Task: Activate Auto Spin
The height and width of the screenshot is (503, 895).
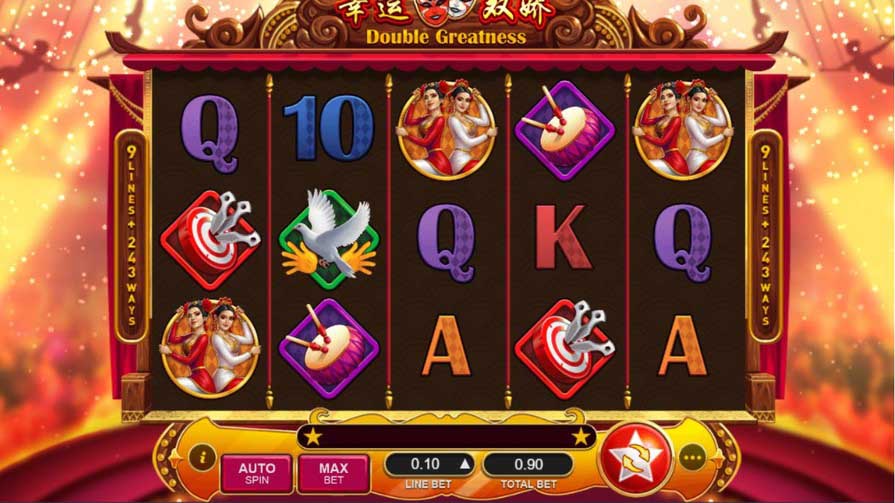Action: [x=256, y=472]
